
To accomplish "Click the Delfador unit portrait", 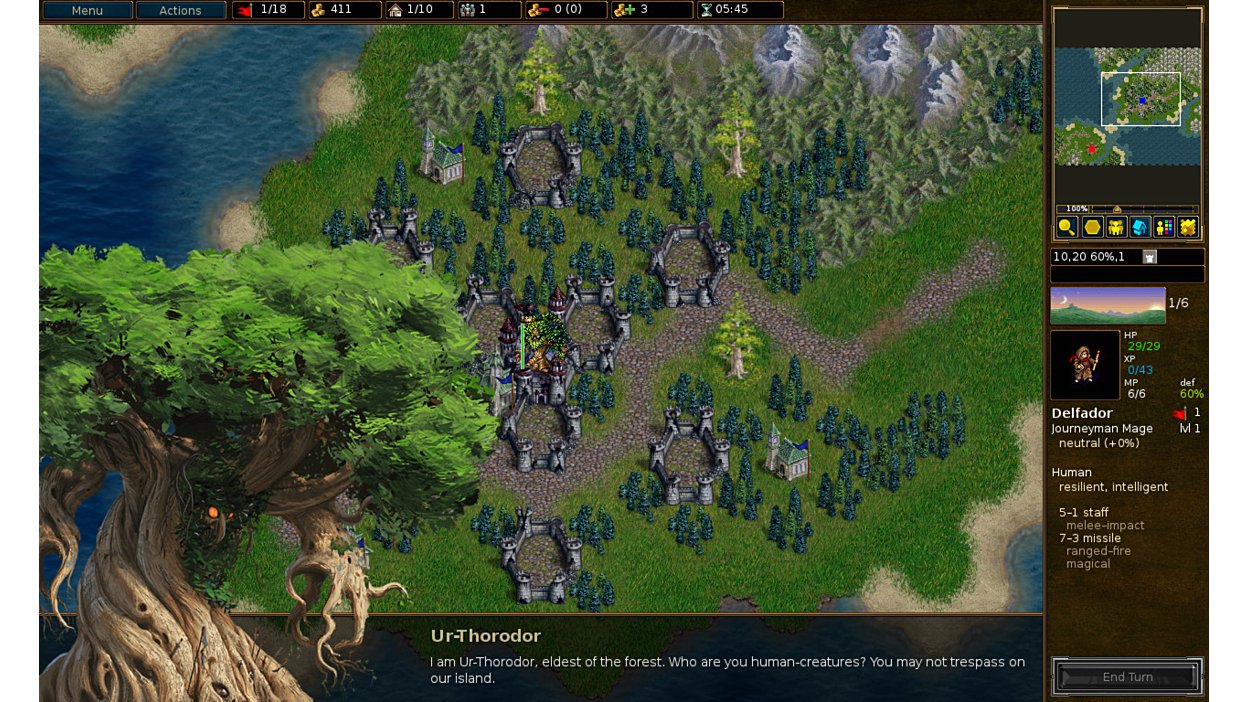I will coord(1085,365).
